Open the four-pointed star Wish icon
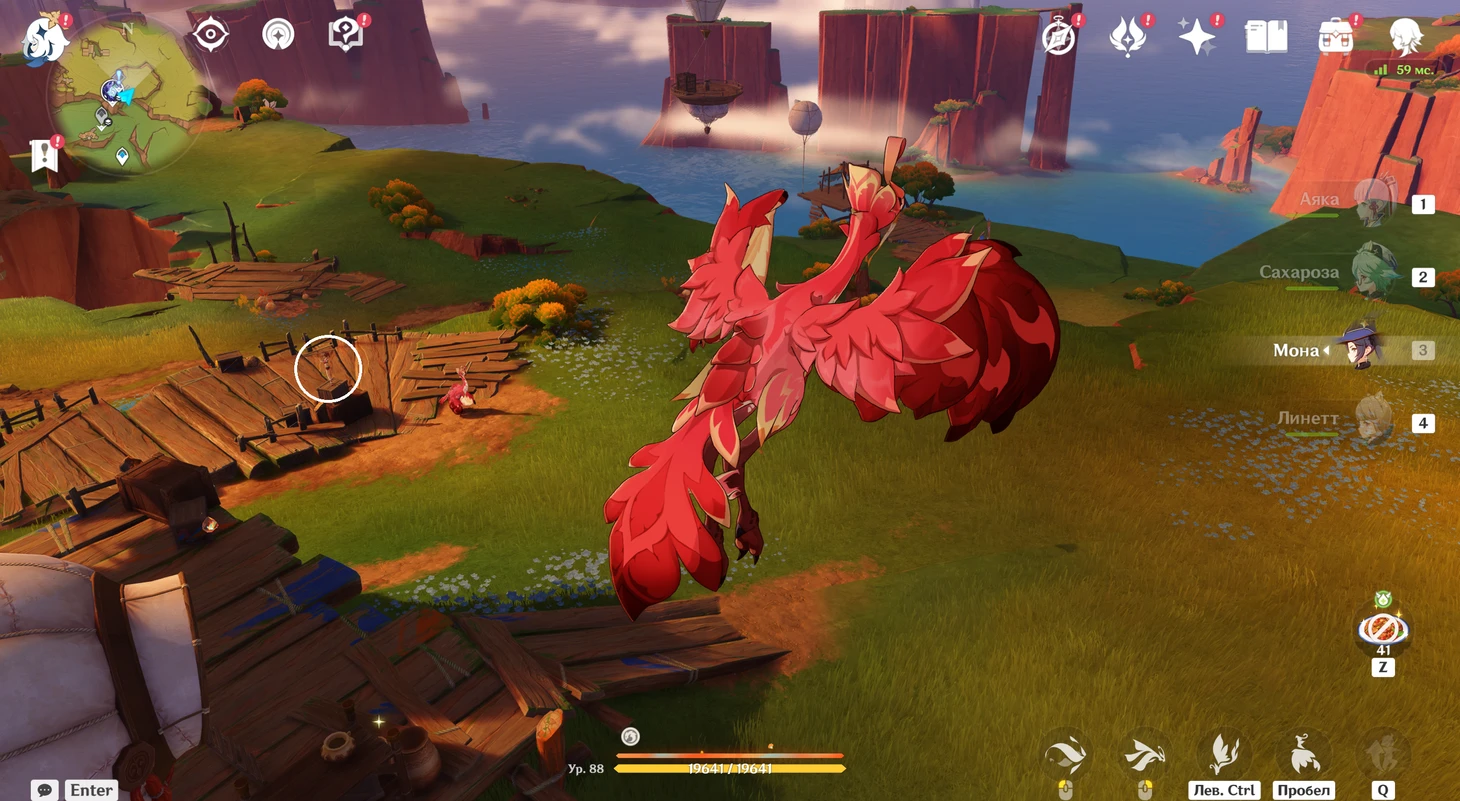The height and width of the screenshot is (801, 1460). coord(1196,37)
